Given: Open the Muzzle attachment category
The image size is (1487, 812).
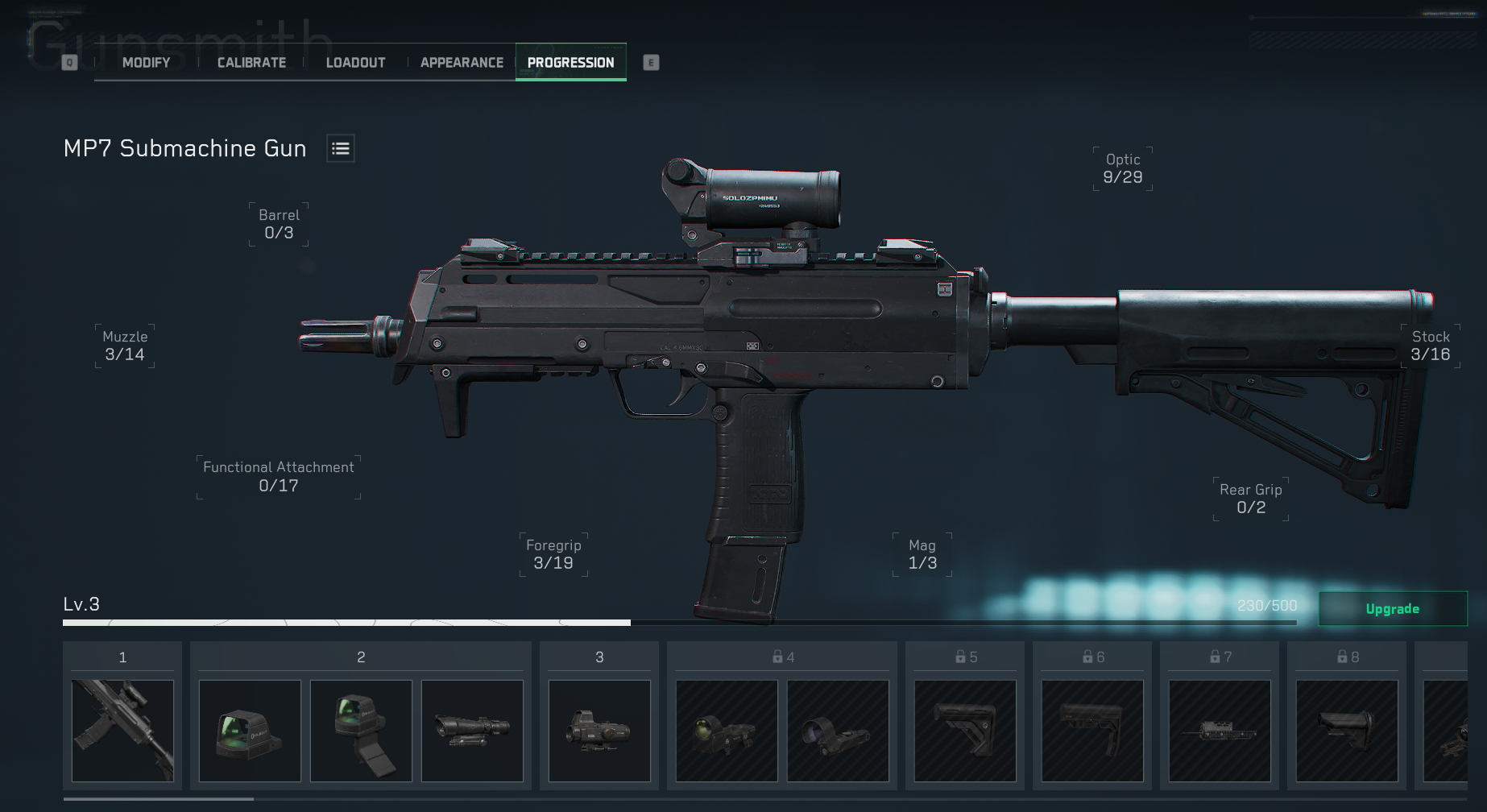Looking at the screenshot, I should pyautogui.click(x=125, y=346).
